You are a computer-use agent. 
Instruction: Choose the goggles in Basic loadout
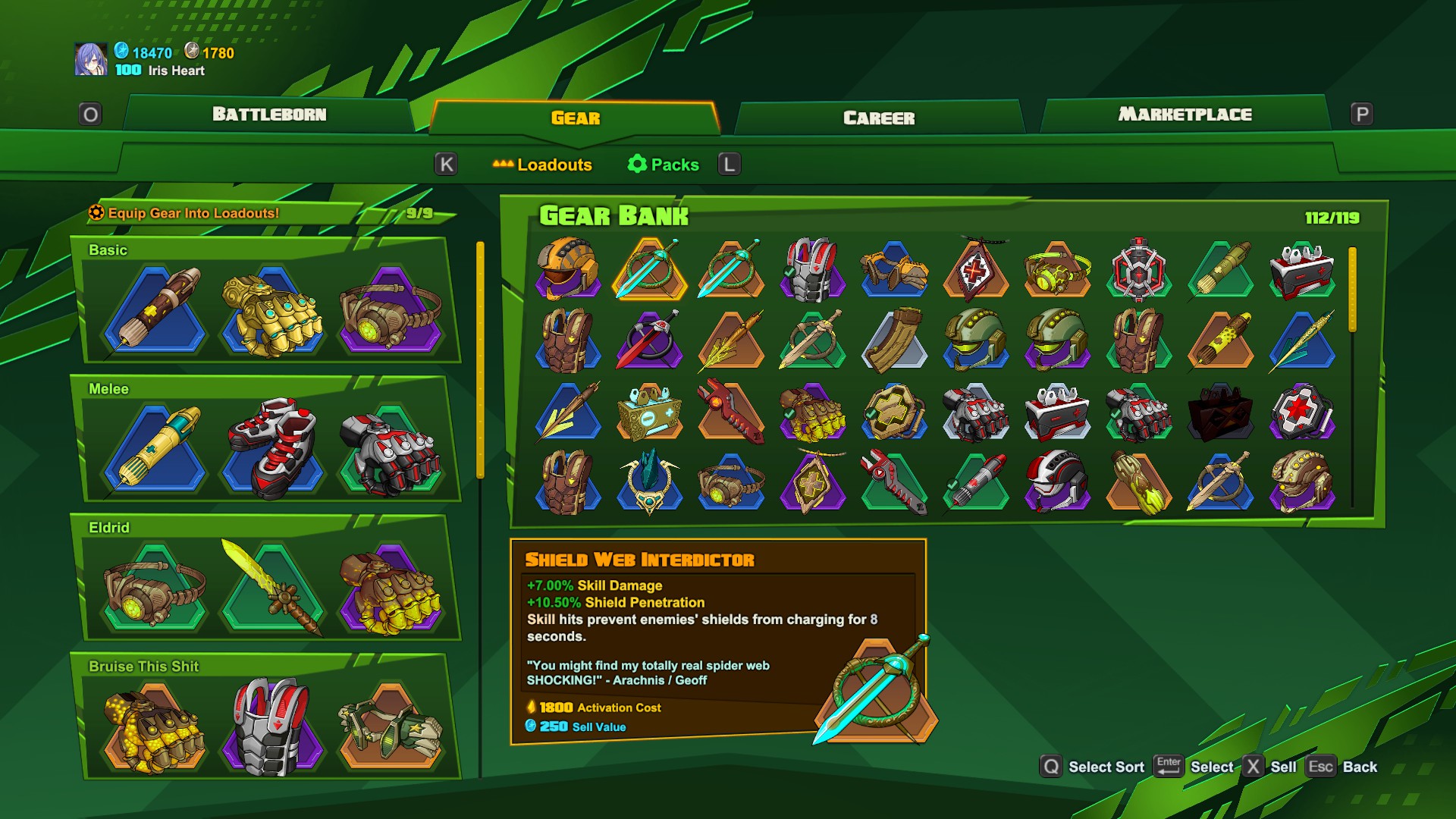pos(391,313)
